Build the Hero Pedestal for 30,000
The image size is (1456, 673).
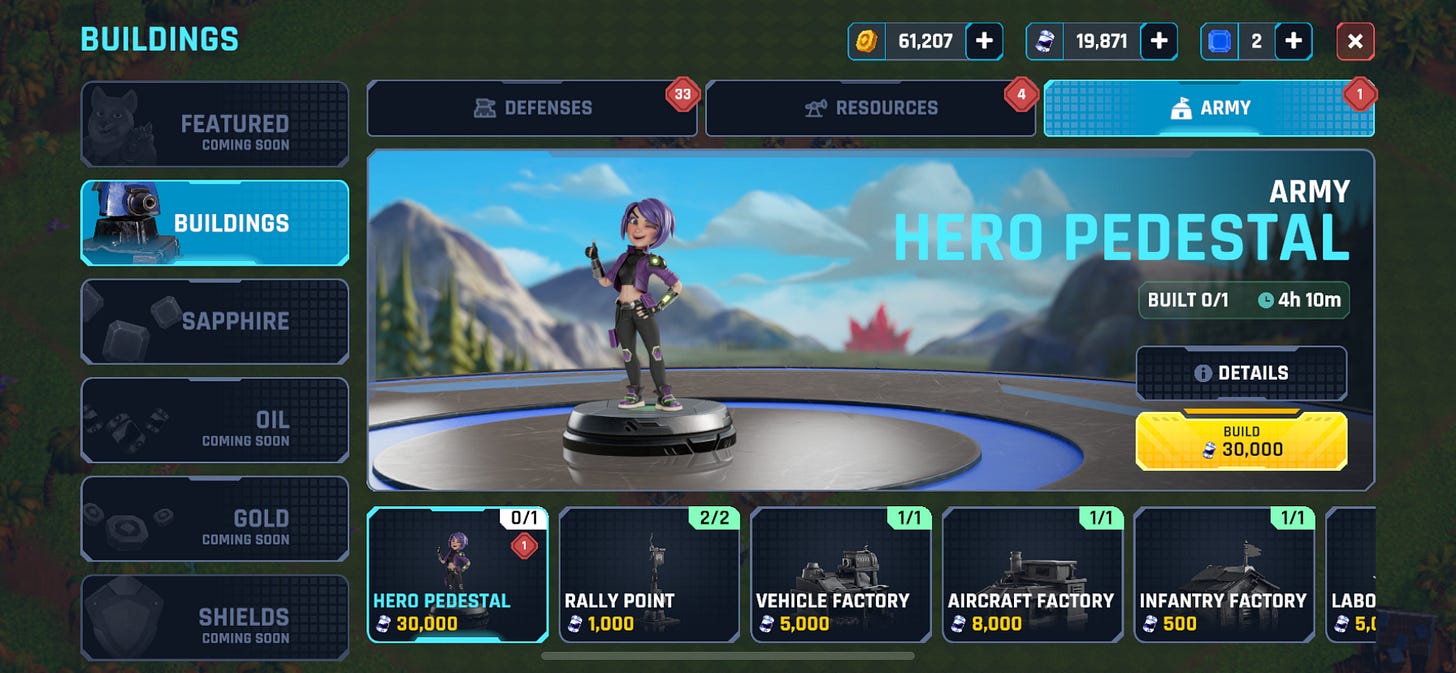1241,441
